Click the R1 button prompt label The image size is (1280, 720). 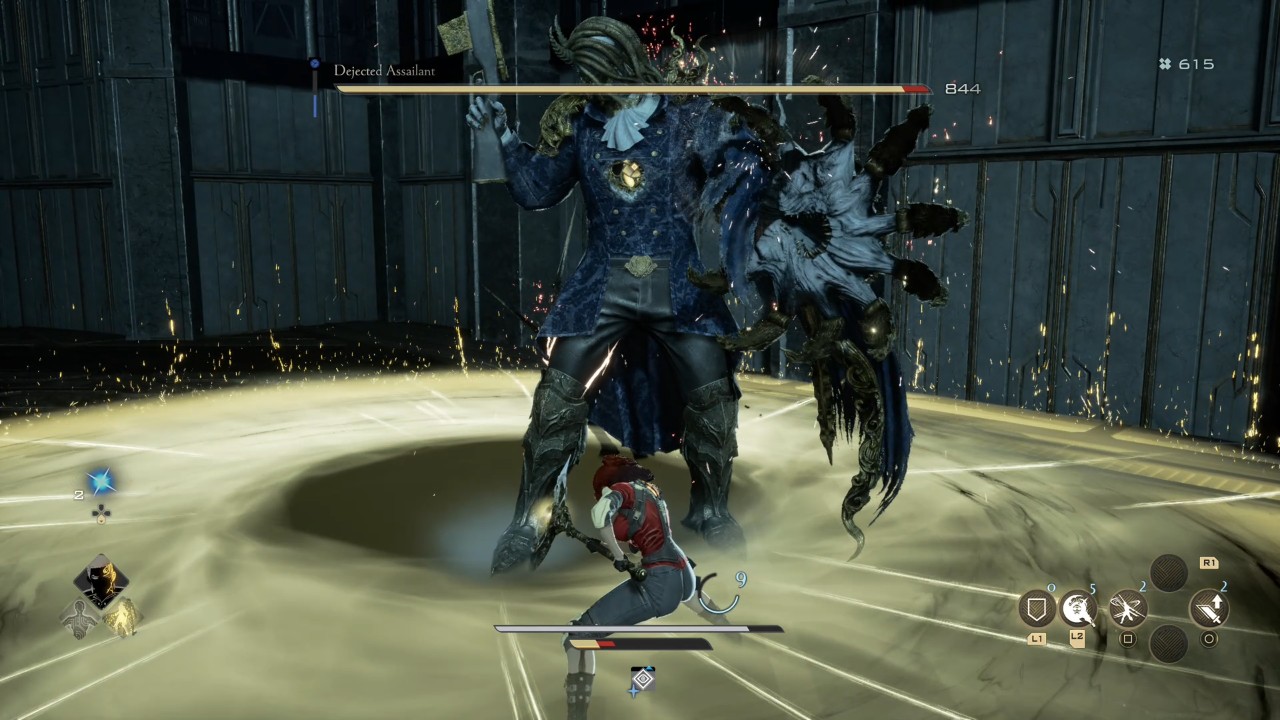[x=1208, y=565]
